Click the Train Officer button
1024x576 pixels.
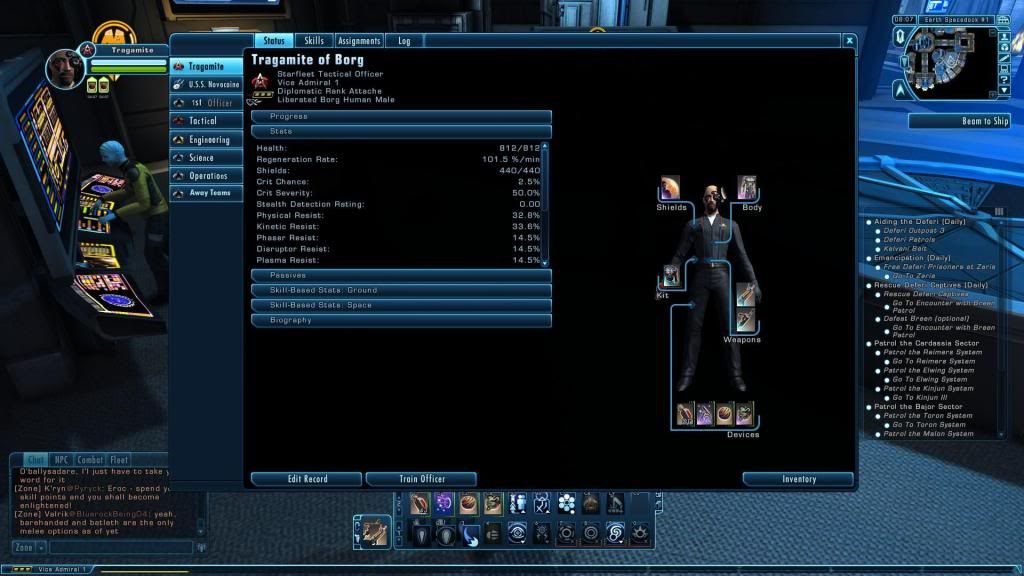(422, 479)
